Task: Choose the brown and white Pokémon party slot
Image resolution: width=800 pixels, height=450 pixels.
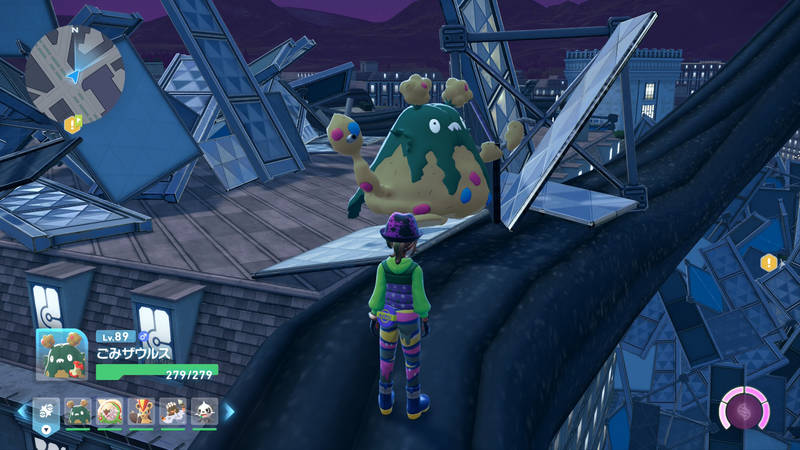Action: tap(172, 411)
